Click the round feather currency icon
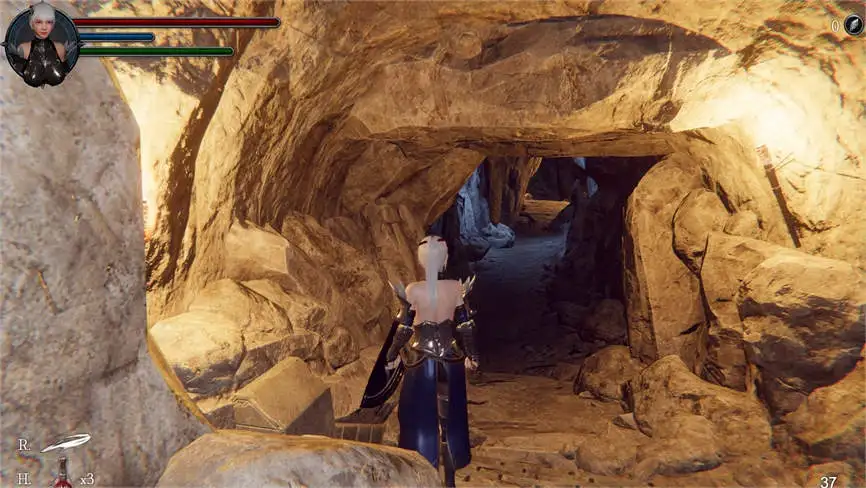 point(853,27)
